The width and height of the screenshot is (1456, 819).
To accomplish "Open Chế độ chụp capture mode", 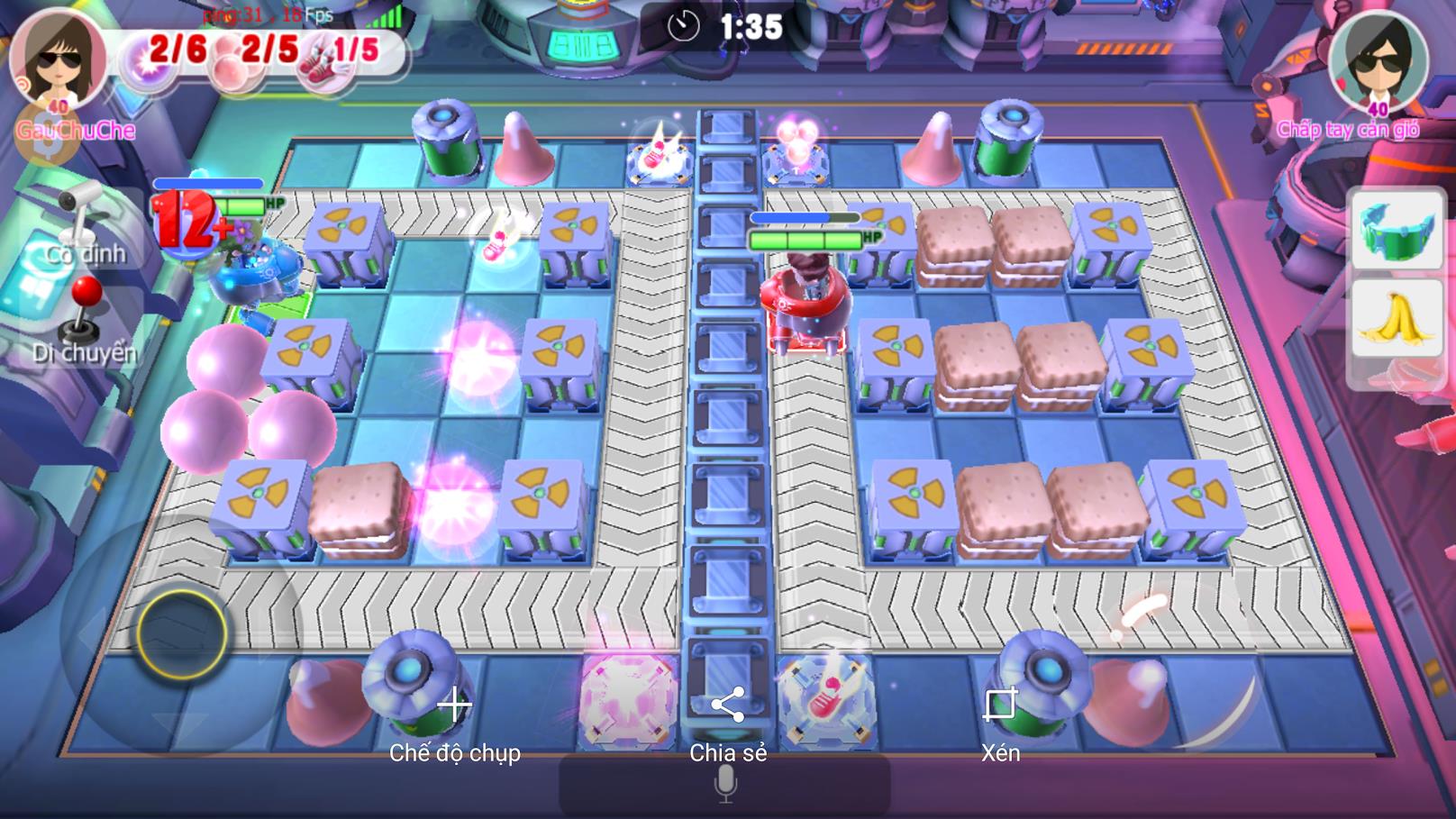I will click(455, 723).
